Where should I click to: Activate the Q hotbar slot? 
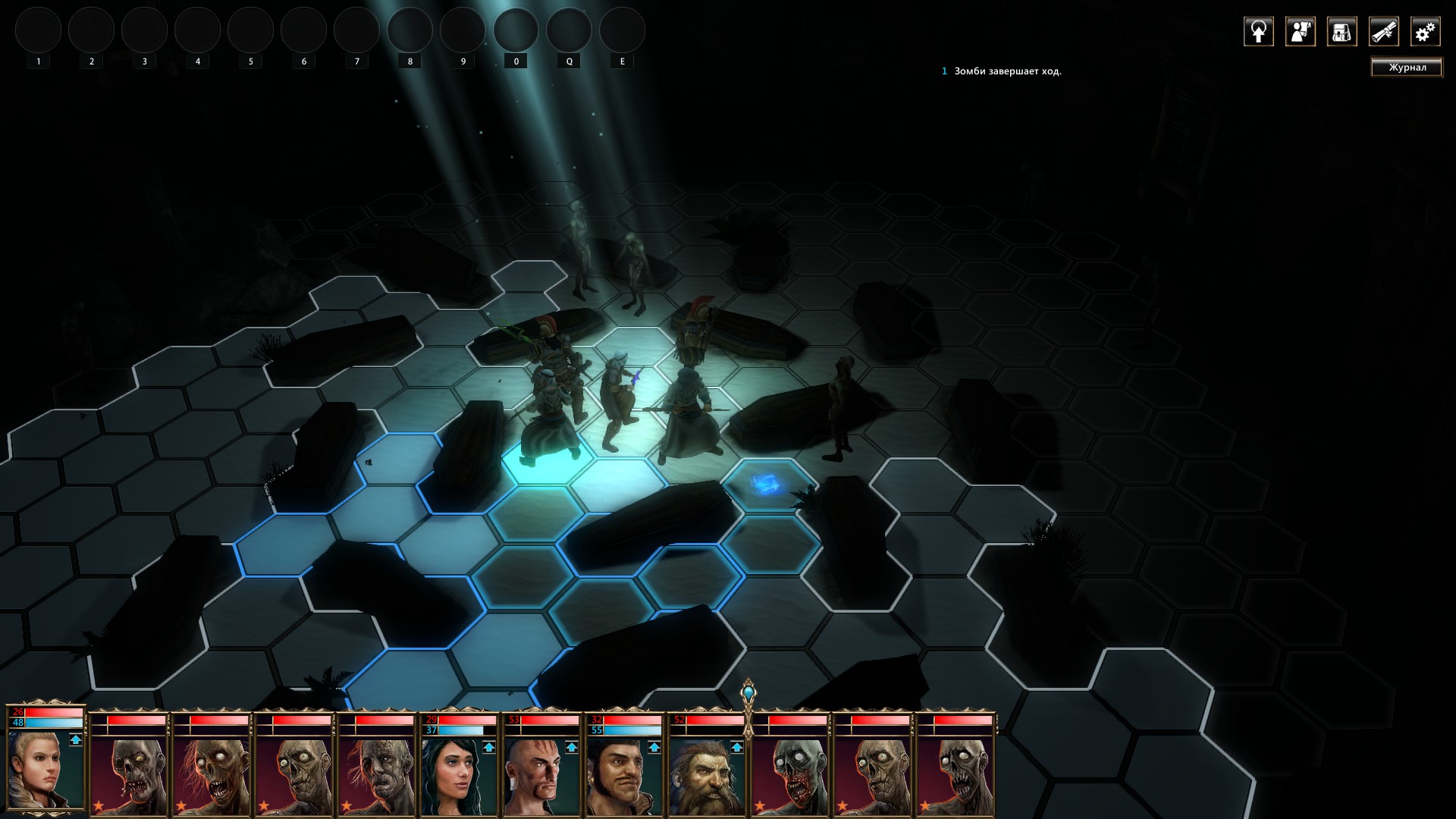coord(569,30)
